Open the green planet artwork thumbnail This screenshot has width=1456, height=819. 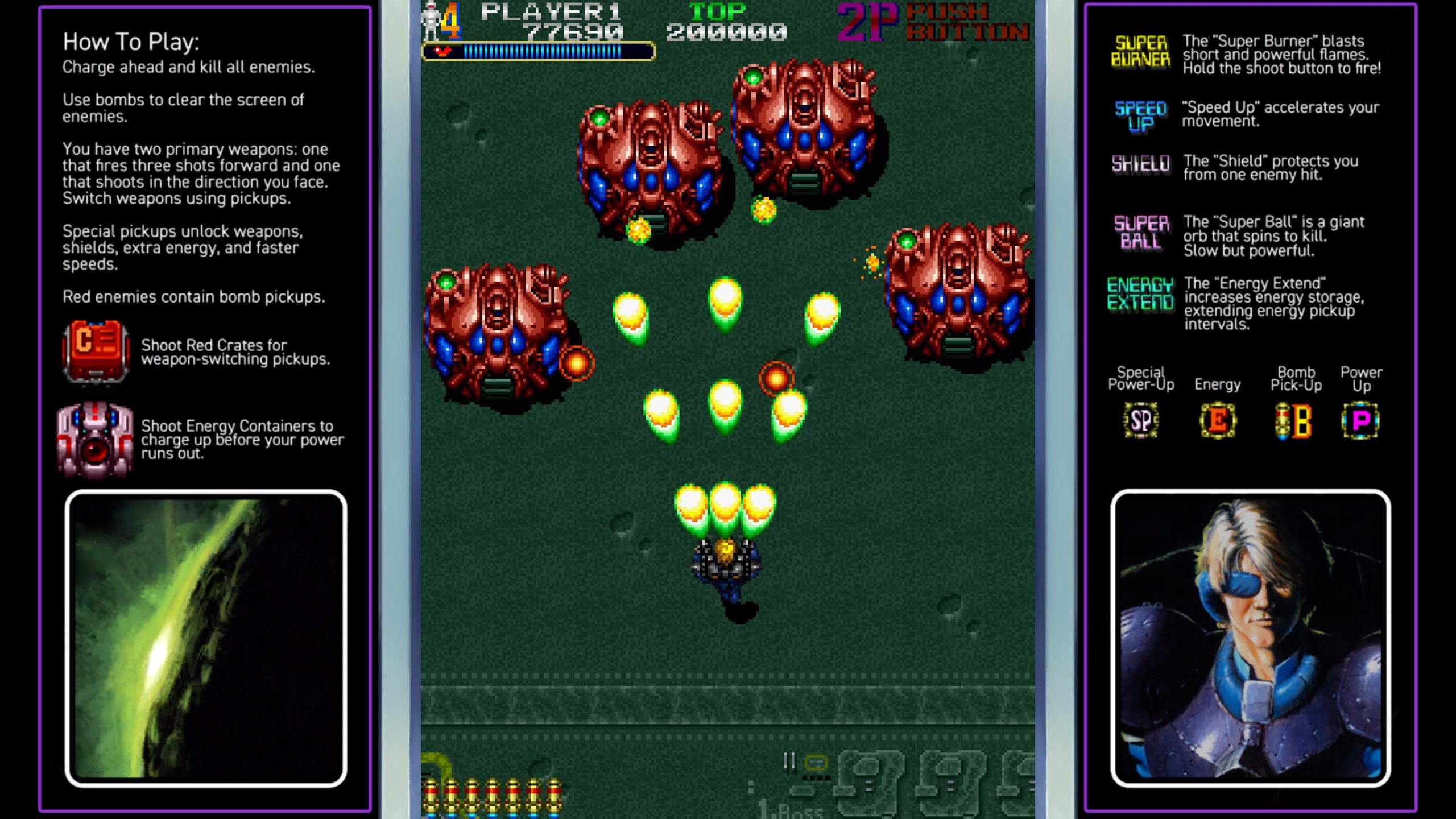[x=206, y=638]
